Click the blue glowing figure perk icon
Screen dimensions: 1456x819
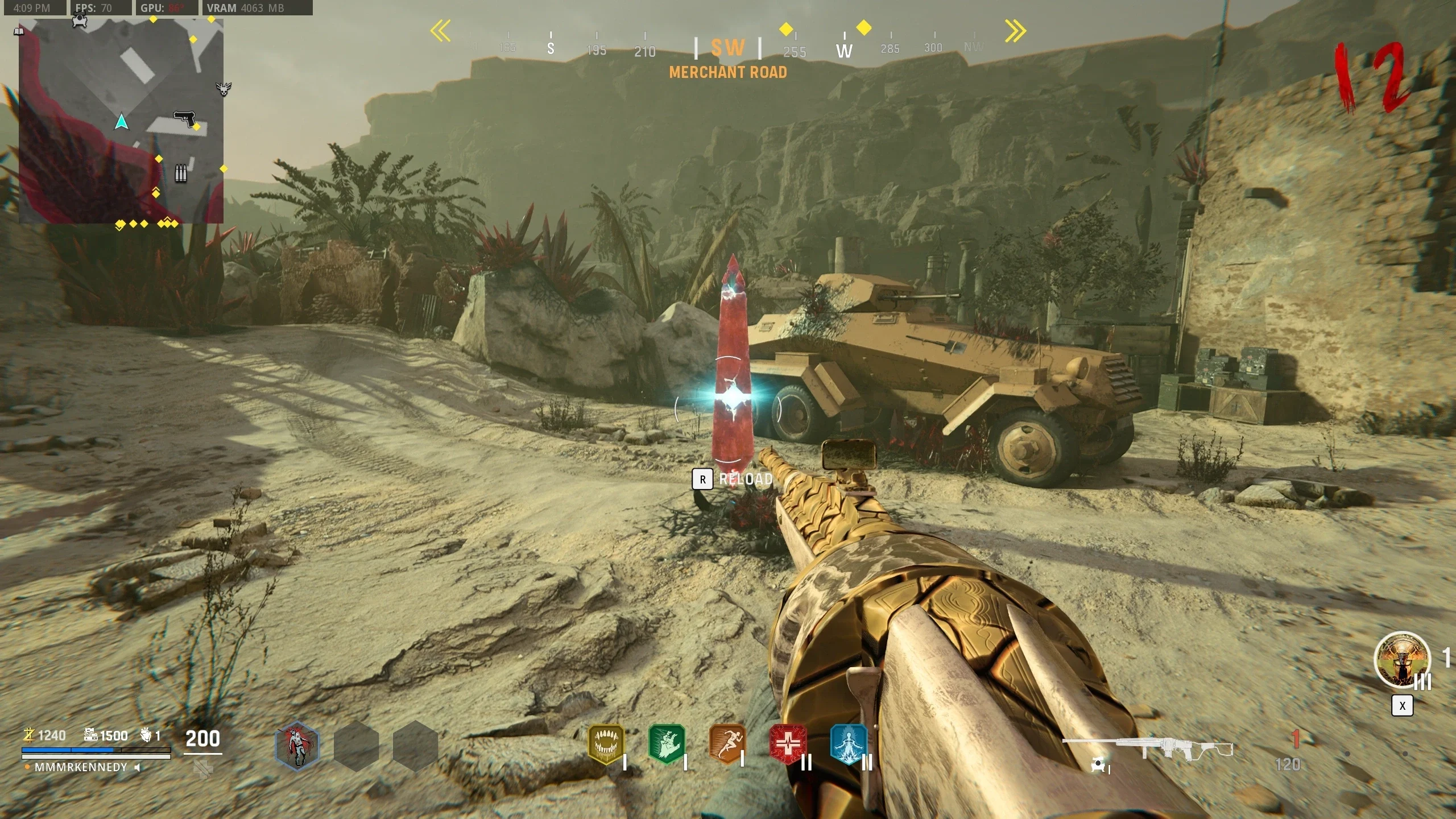(x=848, y=743)
